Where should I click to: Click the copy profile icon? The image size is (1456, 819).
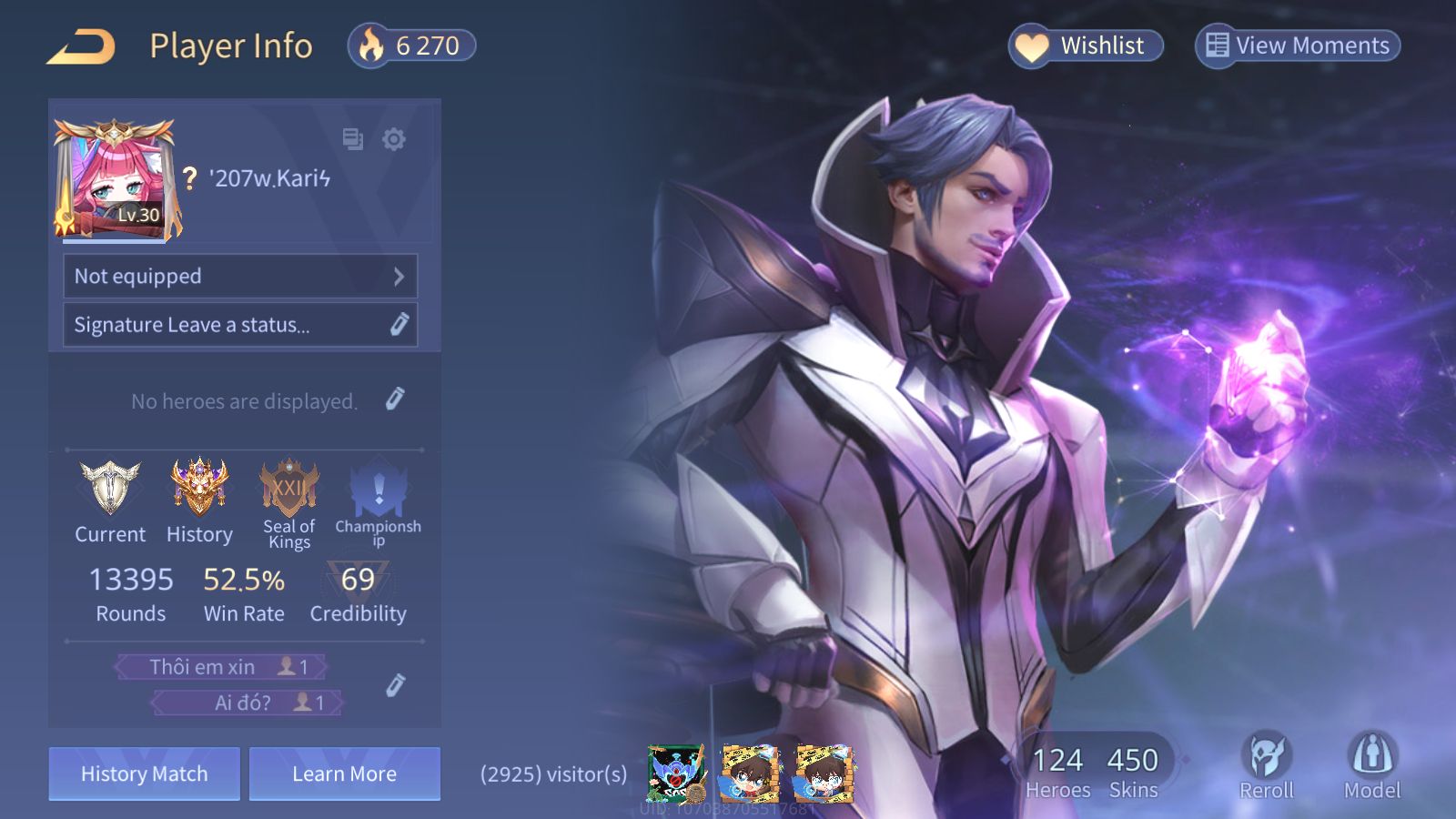[x=352, y=139]
